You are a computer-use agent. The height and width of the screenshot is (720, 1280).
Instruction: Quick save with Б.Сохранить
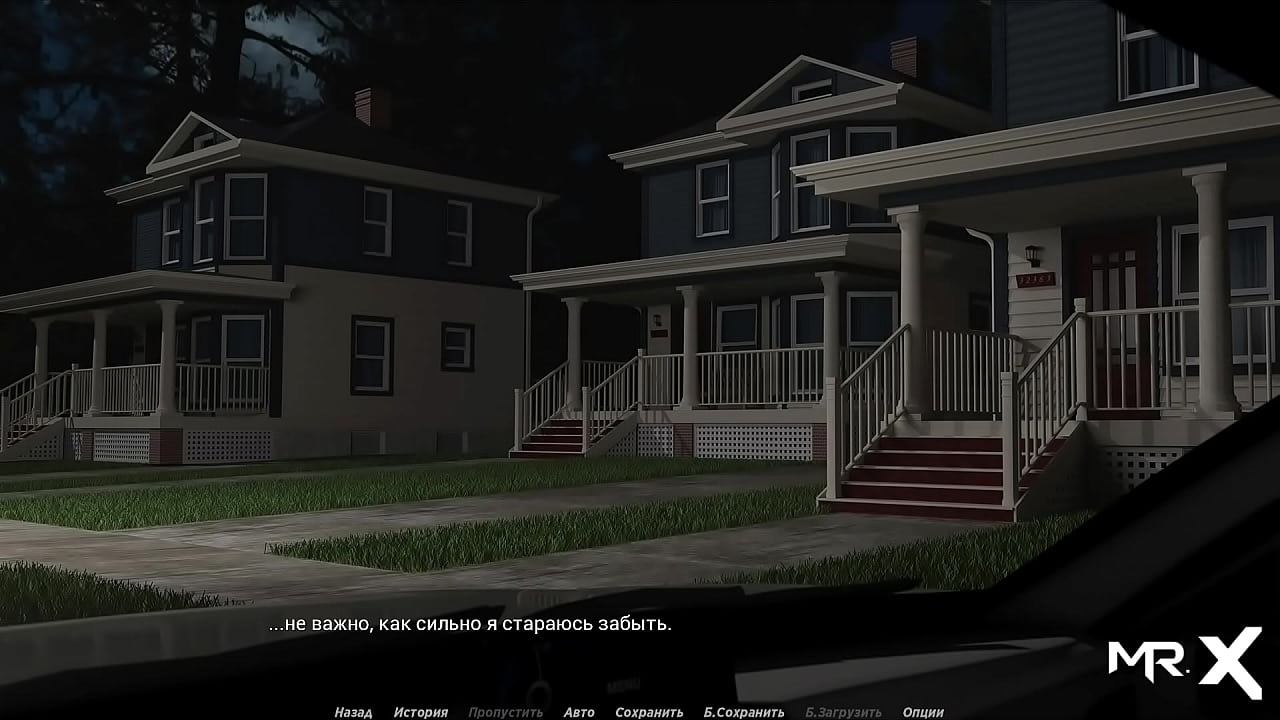744,712
